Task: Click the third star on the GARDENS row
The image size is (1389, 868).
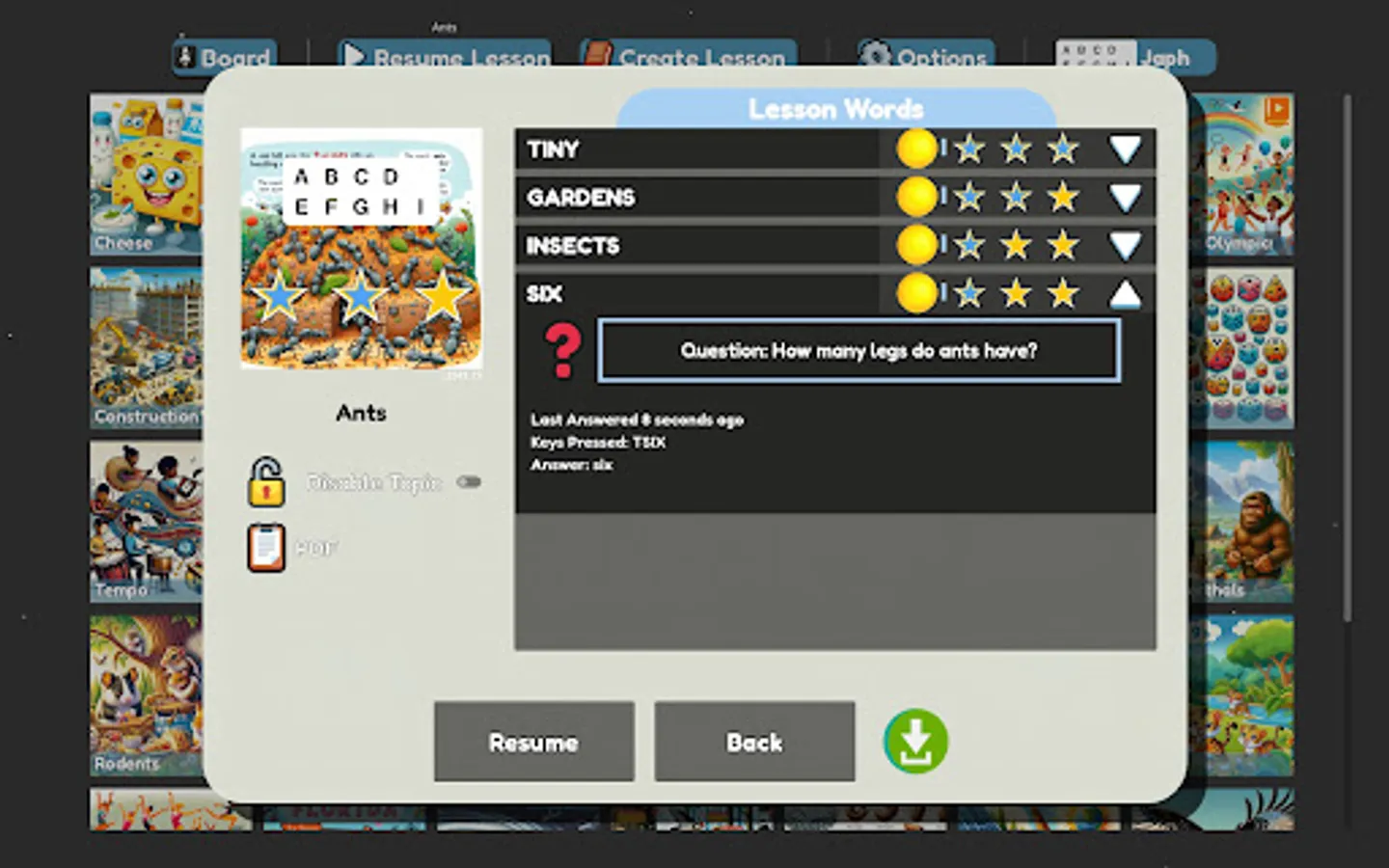Action: pyautogui.click(x=1062, y=197)
